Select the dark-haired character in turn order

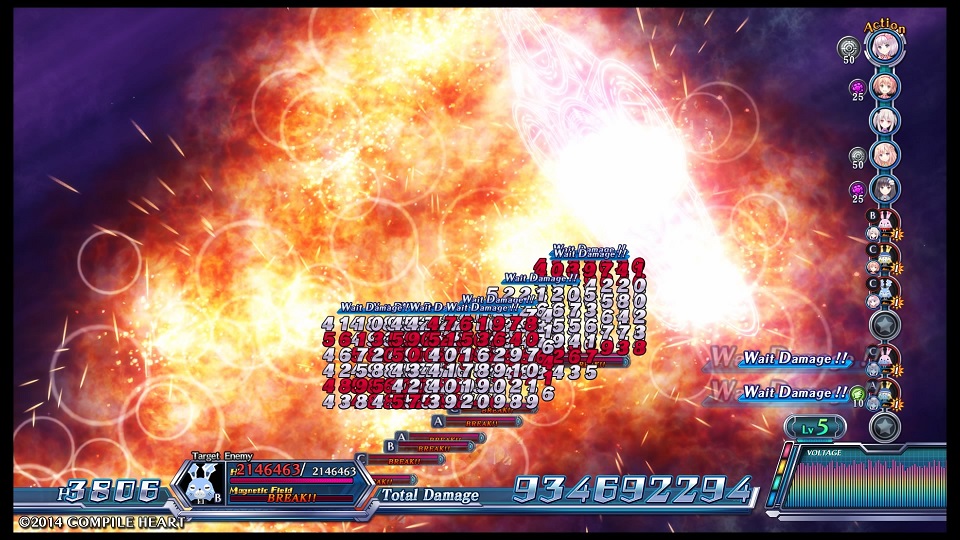click(x=884, y=190)
